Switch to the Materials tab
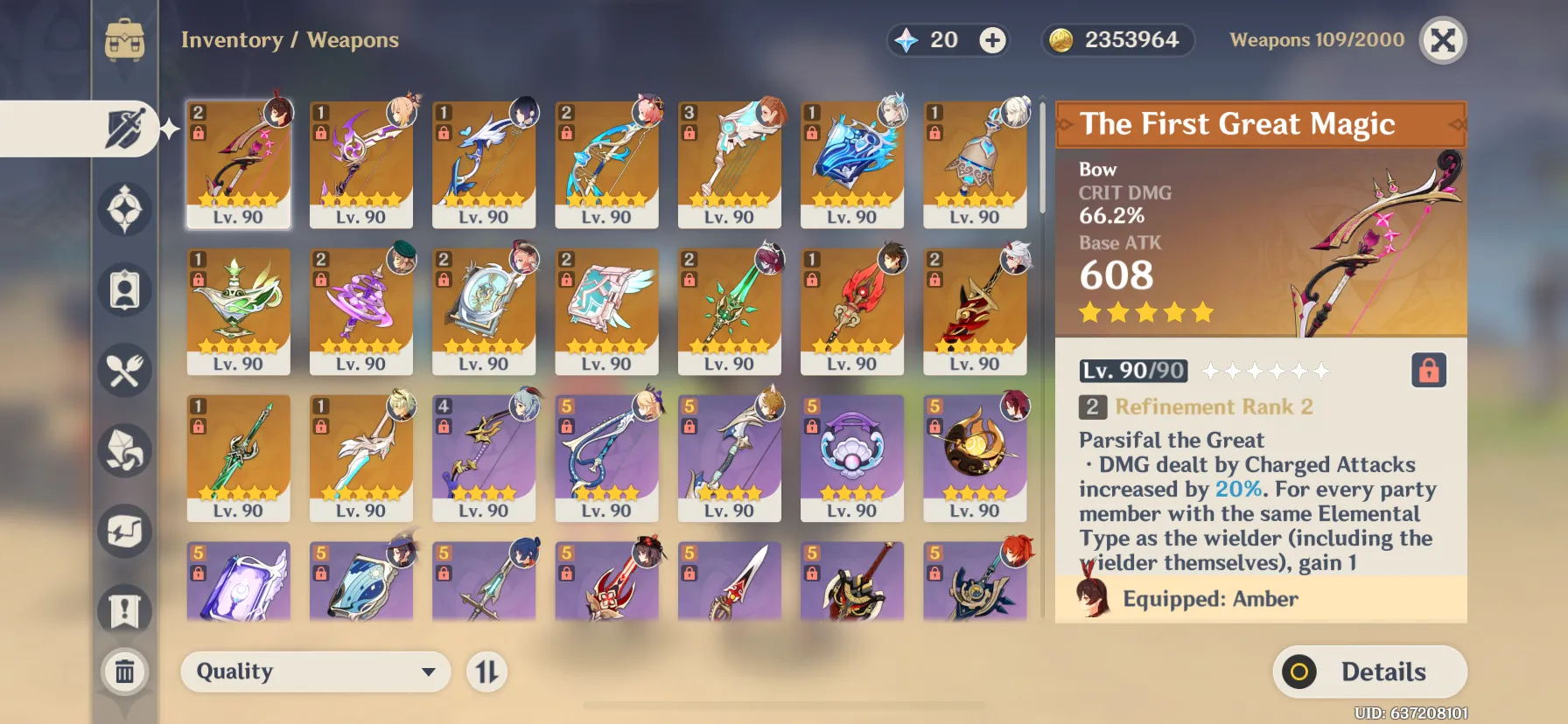Screen dimensions: 1568x724 tap(125, 450)
